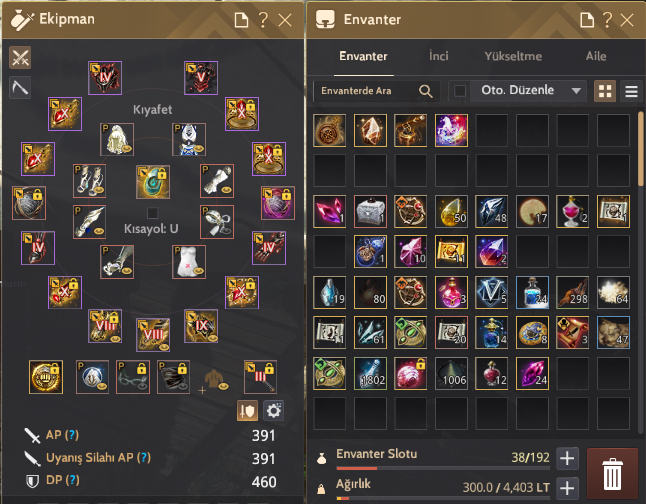The width and height of the screenshot is (646, 504).
Task: Close the Envanter window
Action: tap(625, 19)
